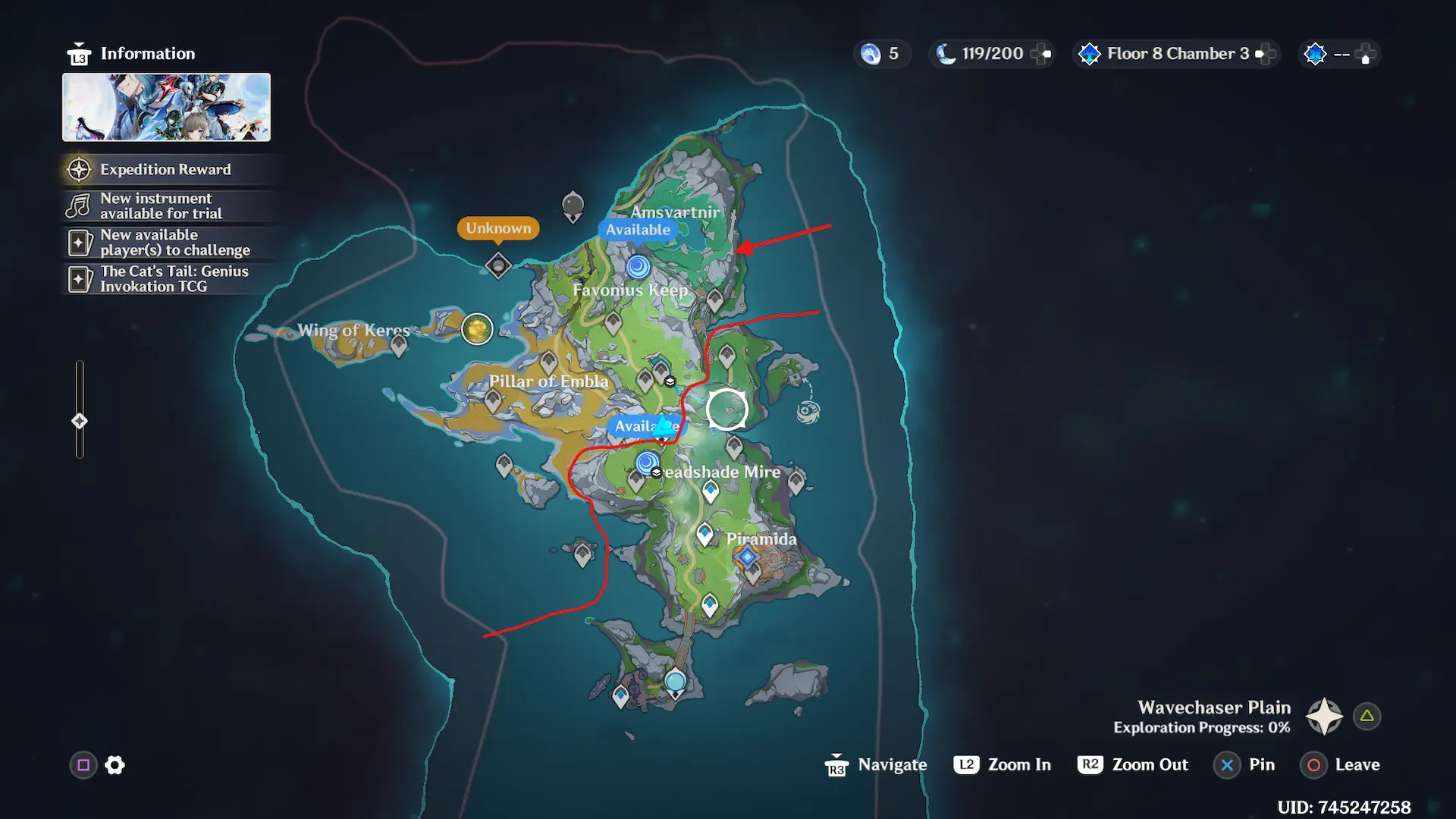The image size is (1456, 819).
Task: Open the settings gear in bottom left
Action: click(x=114, y=765)
